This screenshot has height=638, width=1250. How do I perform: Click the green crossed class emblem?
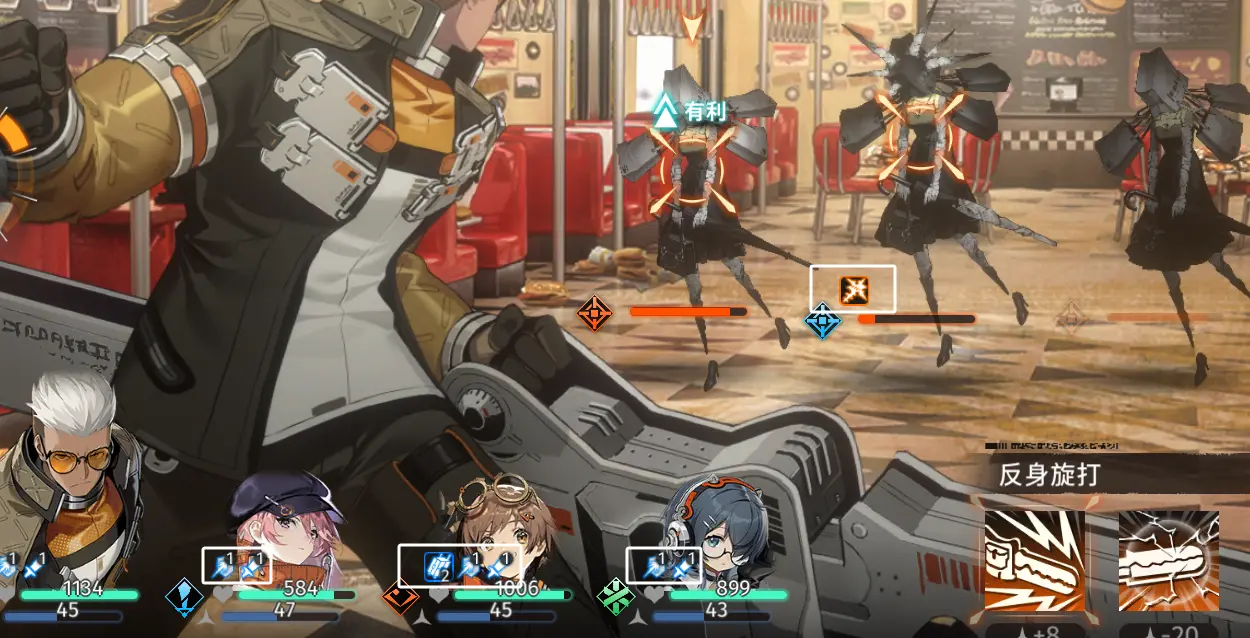(615, 598)
